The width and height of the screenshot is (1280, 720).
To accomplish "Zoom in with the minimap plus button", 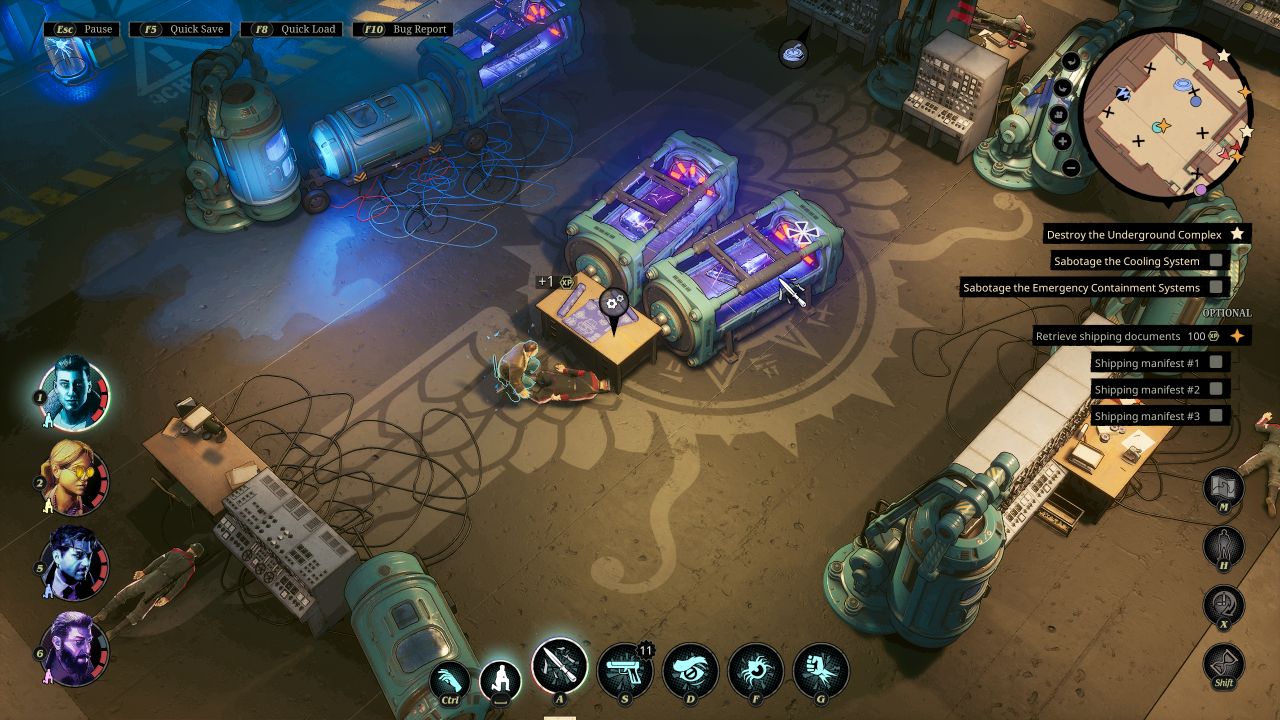I will point(1063,141).
